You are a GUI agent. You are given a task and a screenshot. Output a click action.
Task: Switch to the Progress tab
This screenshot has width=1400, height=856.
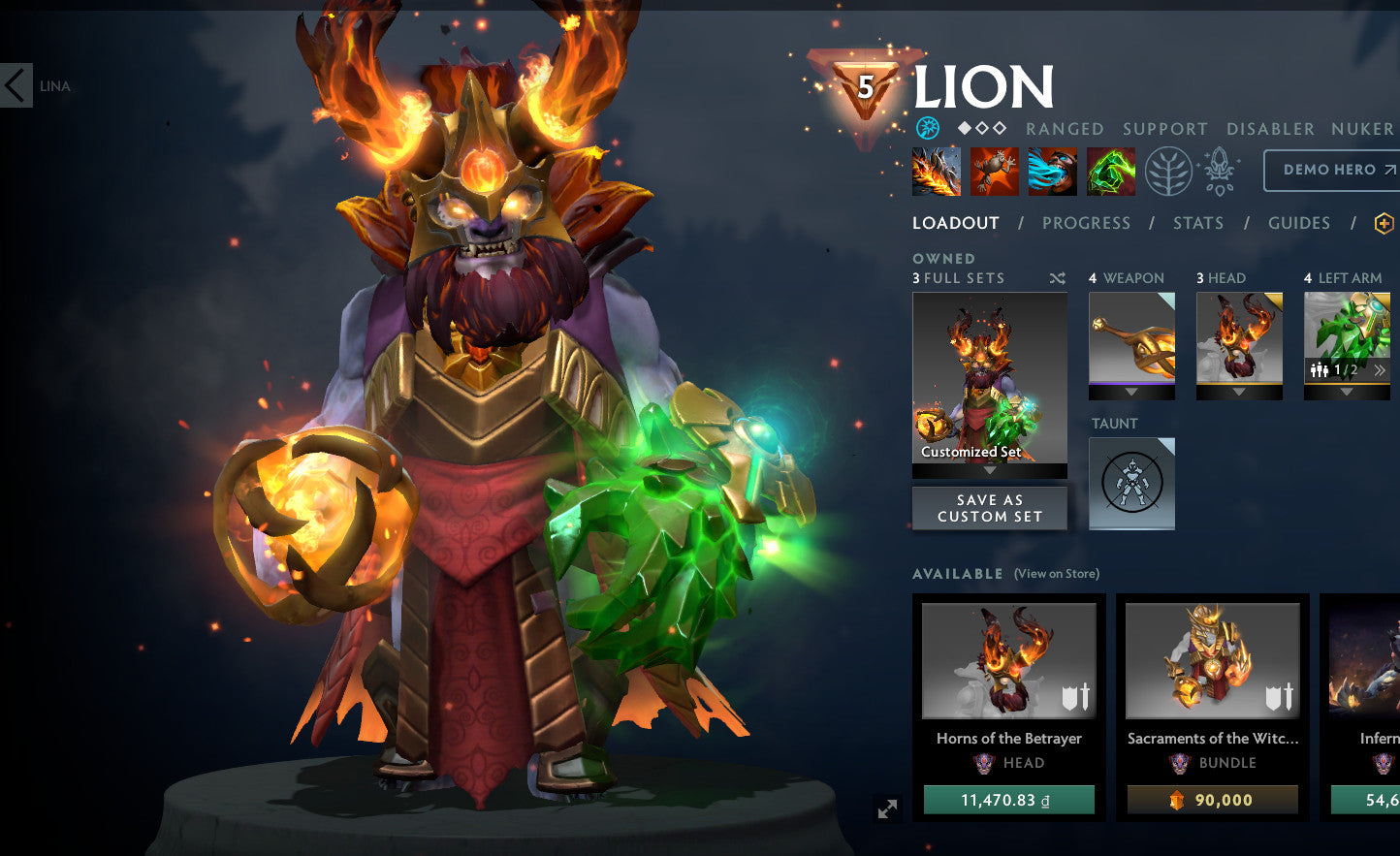[1087, 223]
